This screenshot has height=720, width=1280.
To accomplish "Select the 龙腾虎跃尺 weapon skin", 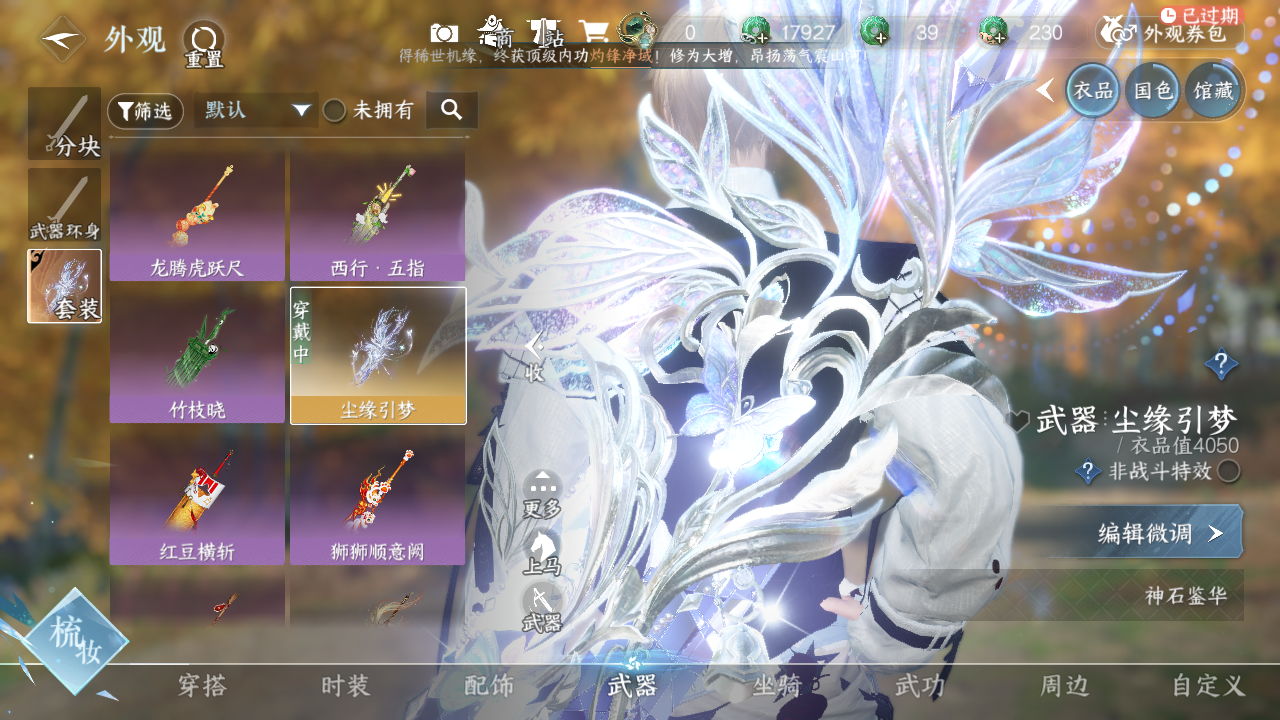I will pyautogui.click(x=197, y=216).
